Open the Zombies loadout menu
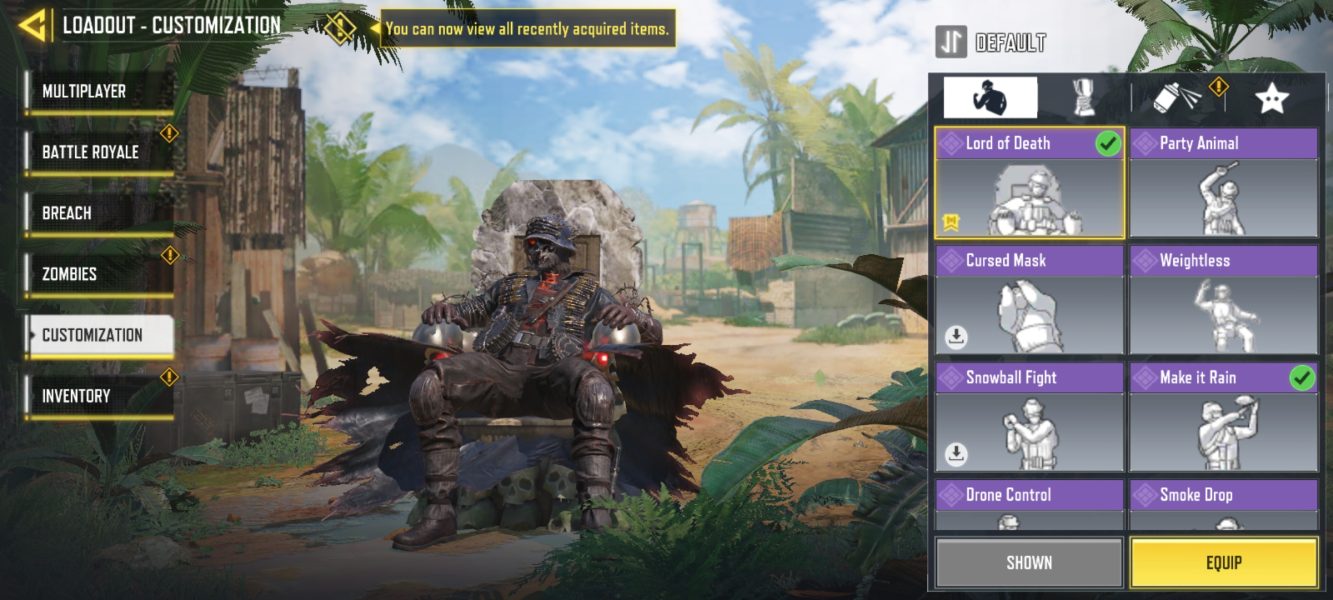Image resolution: width=1333 pixels, height=600 pixels. 98,275
